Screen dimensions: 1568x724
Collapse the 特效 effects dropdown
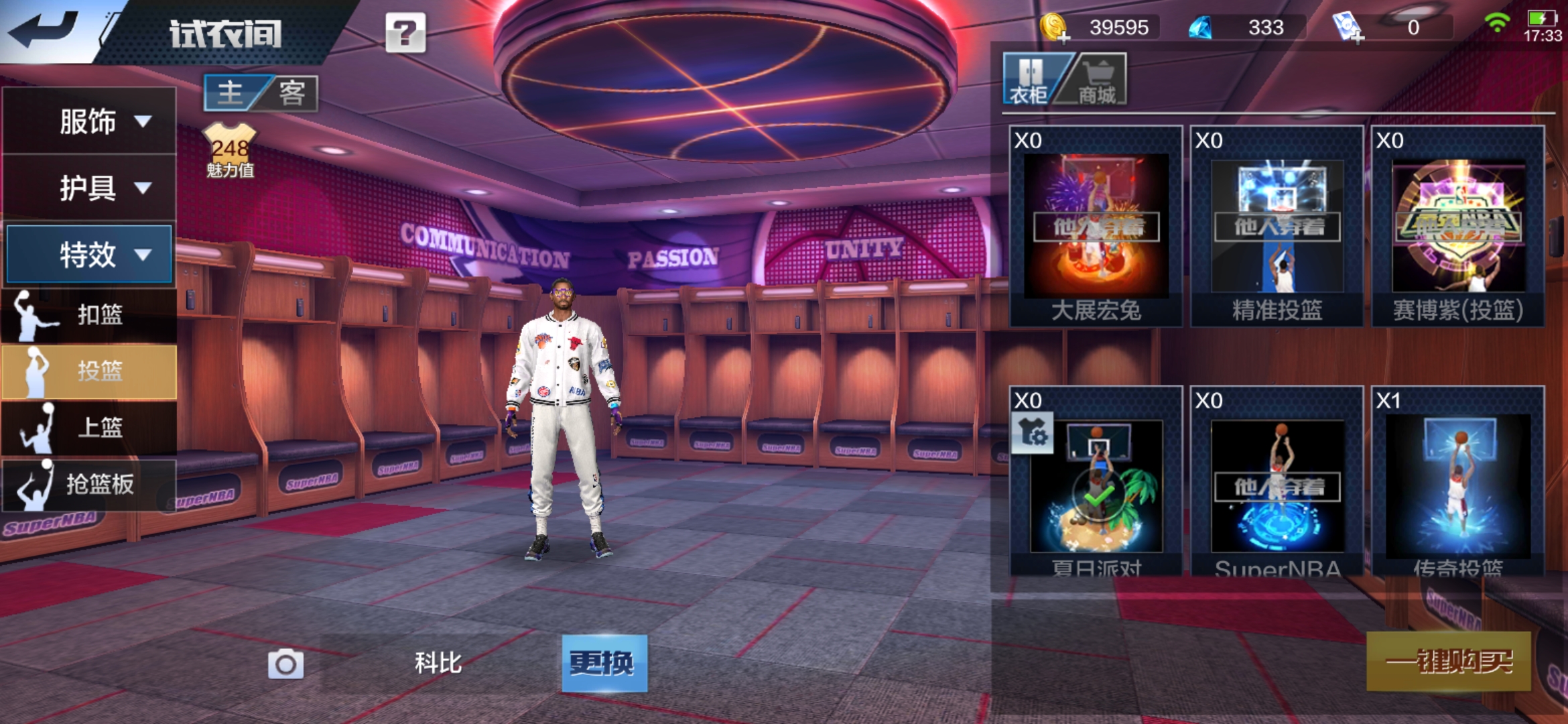pos(90,255)
